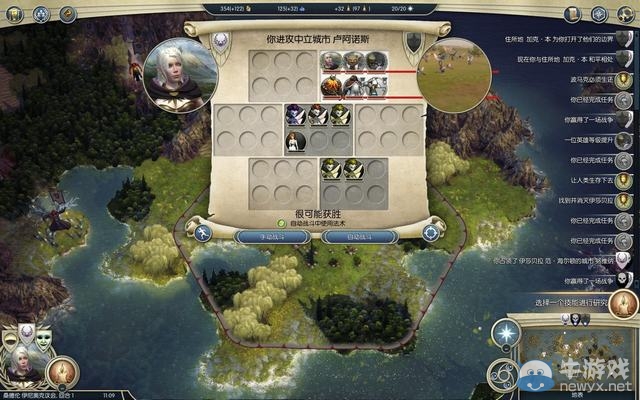Screen dimensions: 640x400
Task: Select the white-robed unit in the attacker army
Action: (x=295, y=141)
